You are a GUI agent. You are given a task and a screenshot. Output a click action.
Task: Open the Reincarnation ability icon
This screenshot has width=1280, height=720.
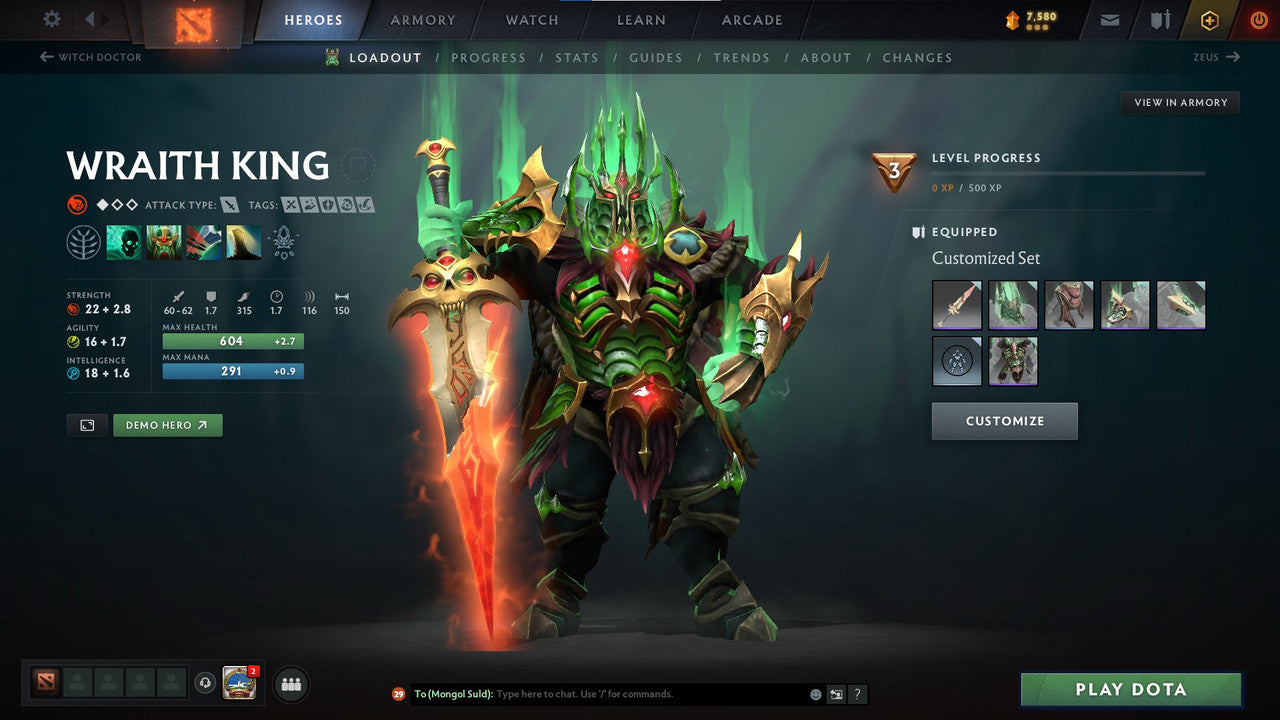tap(243, 242)
